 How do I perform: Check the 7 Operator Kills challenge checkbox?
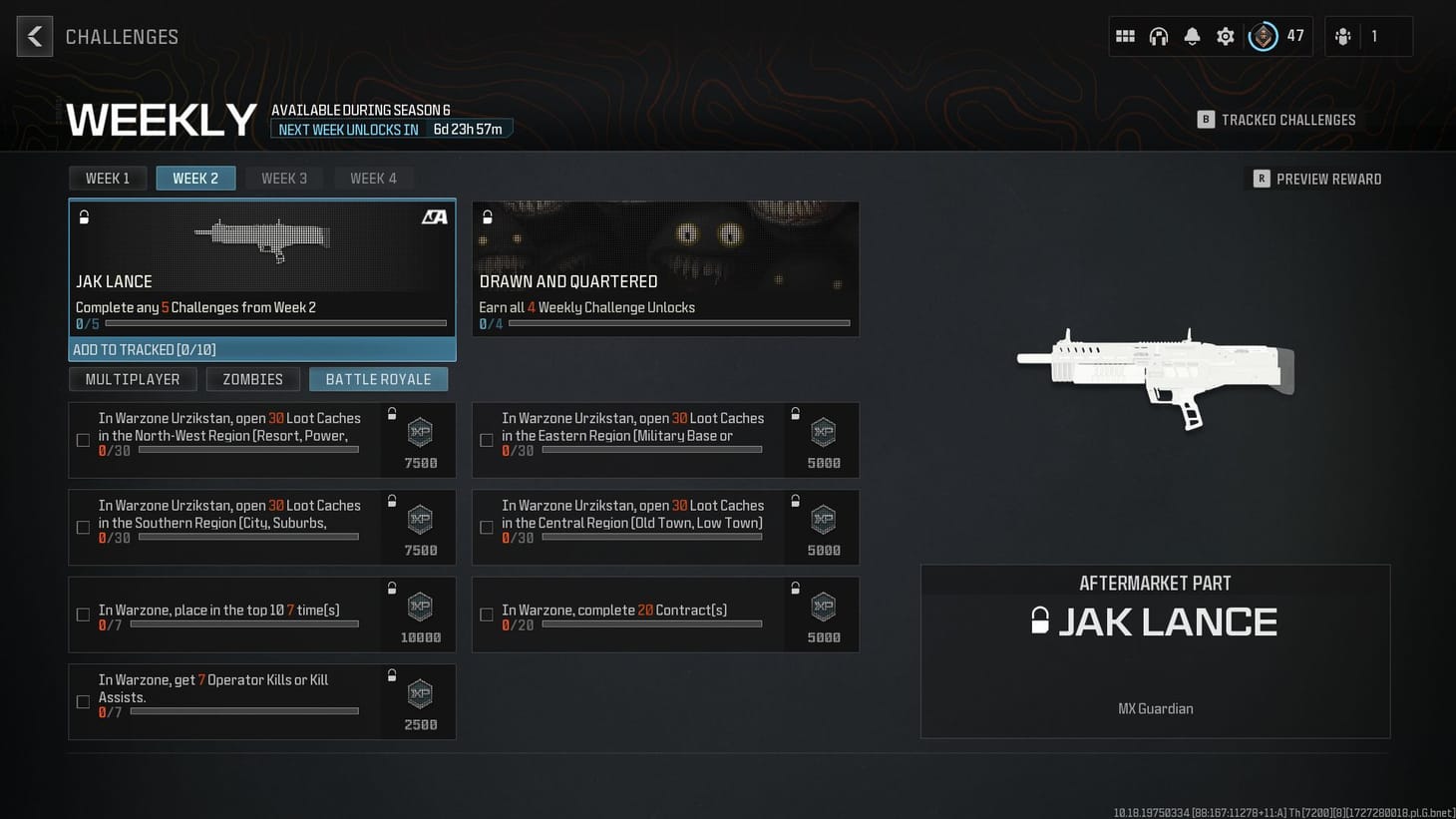[x=83, y=701]
